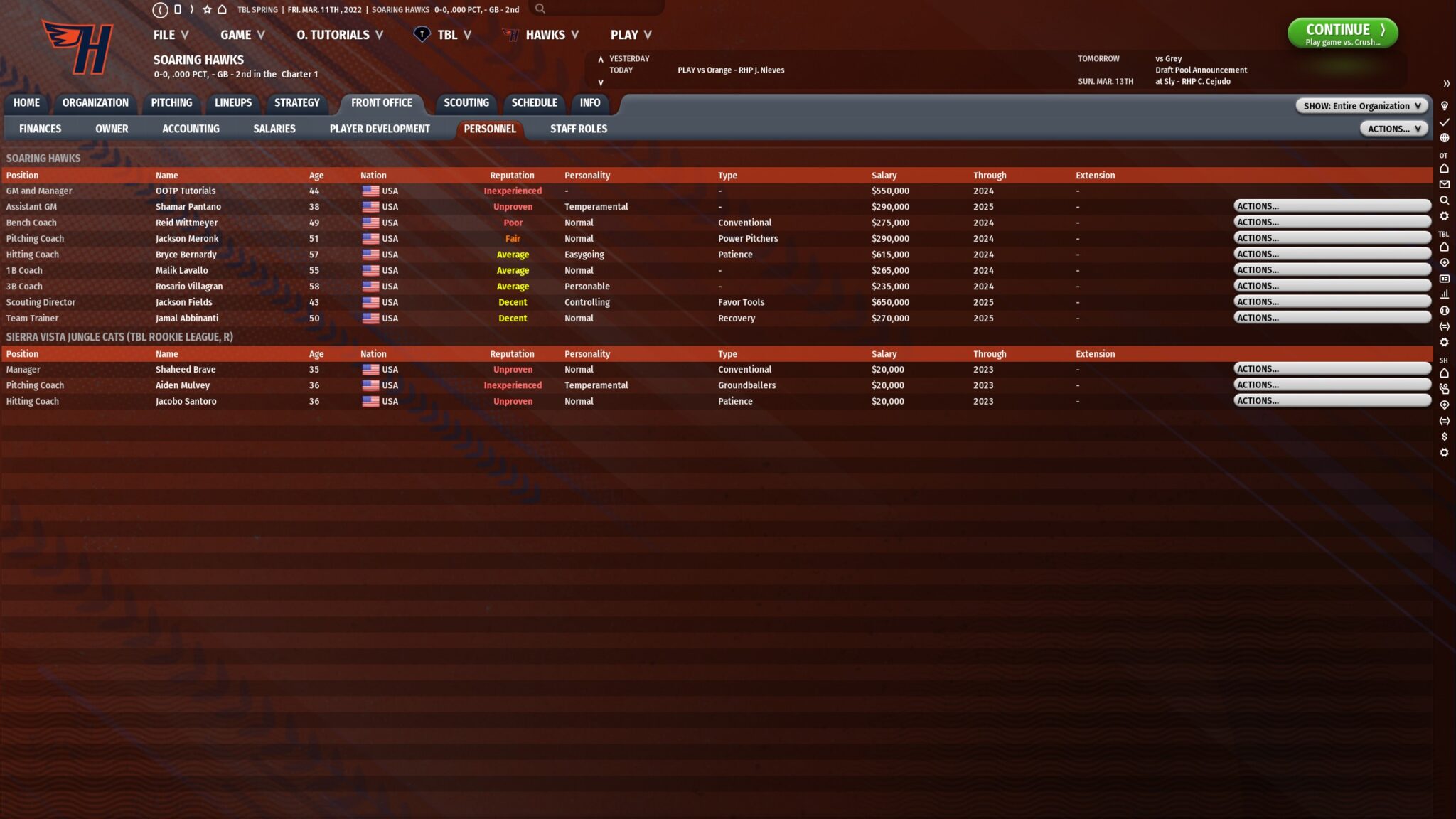Open the mail inbox icon under OT section
1456x819 pixels.
pyautogui.click(x=1445, y=185)
